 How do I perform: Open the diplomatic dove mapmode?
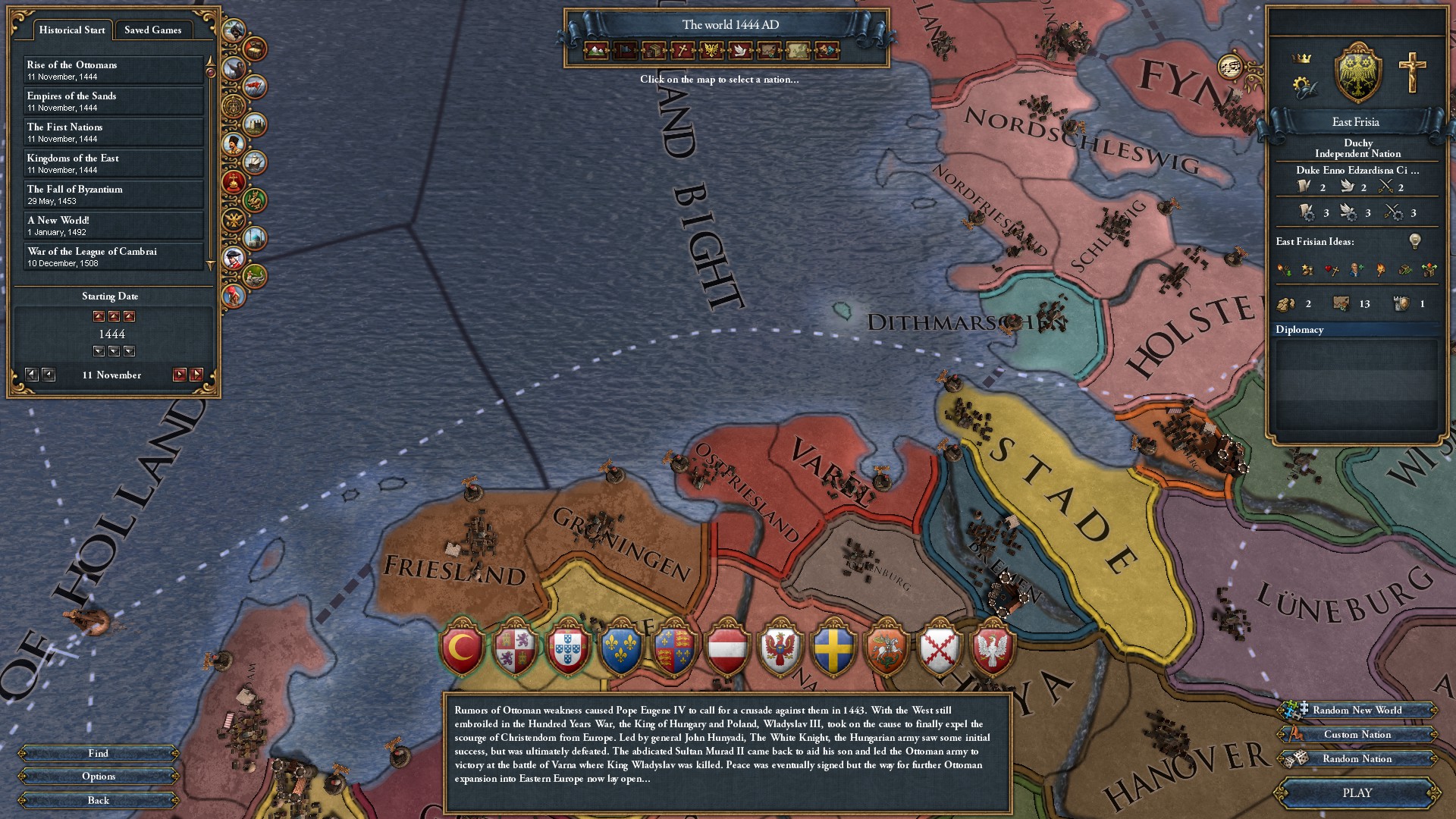(x=739, y=52)
